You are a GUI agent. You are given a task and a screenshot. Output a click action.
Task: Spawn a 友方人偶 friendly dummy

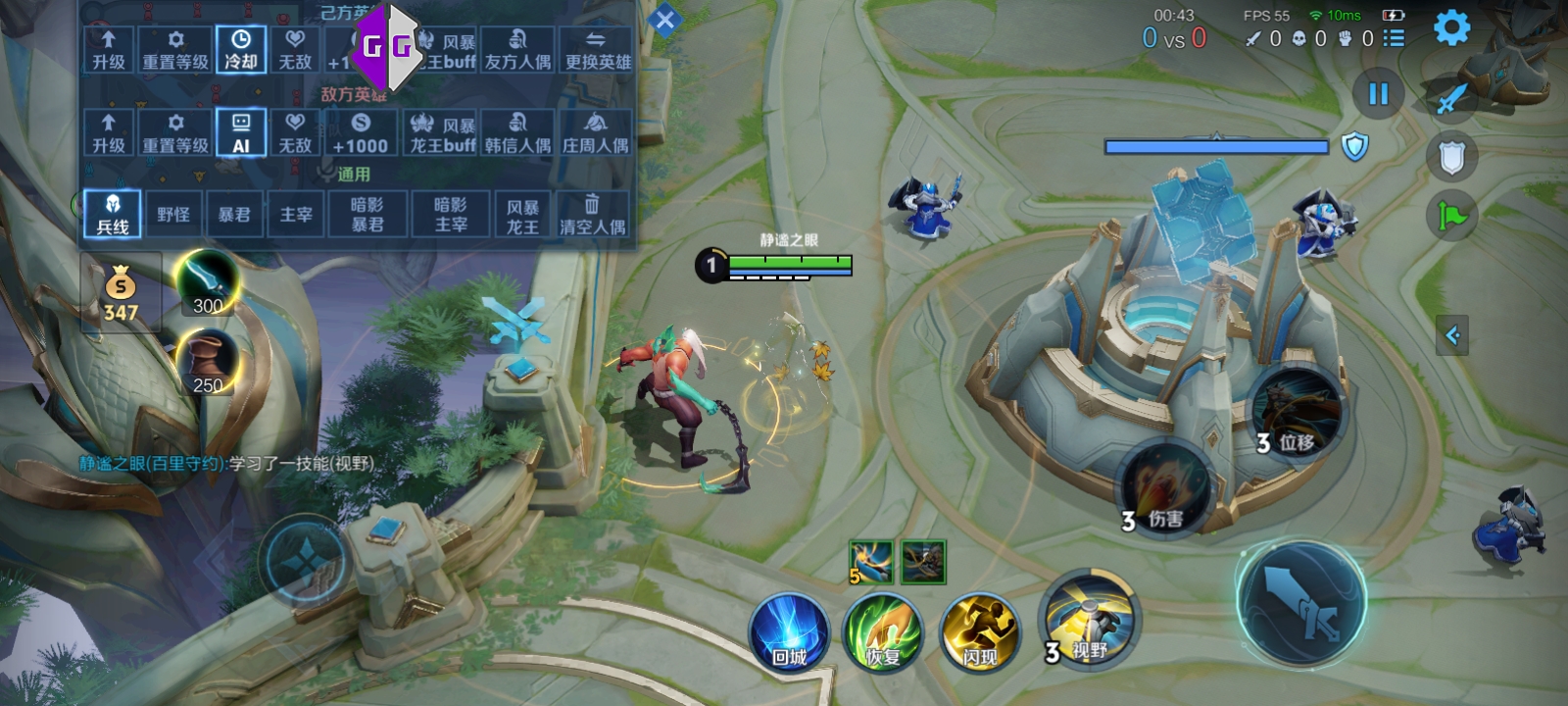tap(517, 49)
